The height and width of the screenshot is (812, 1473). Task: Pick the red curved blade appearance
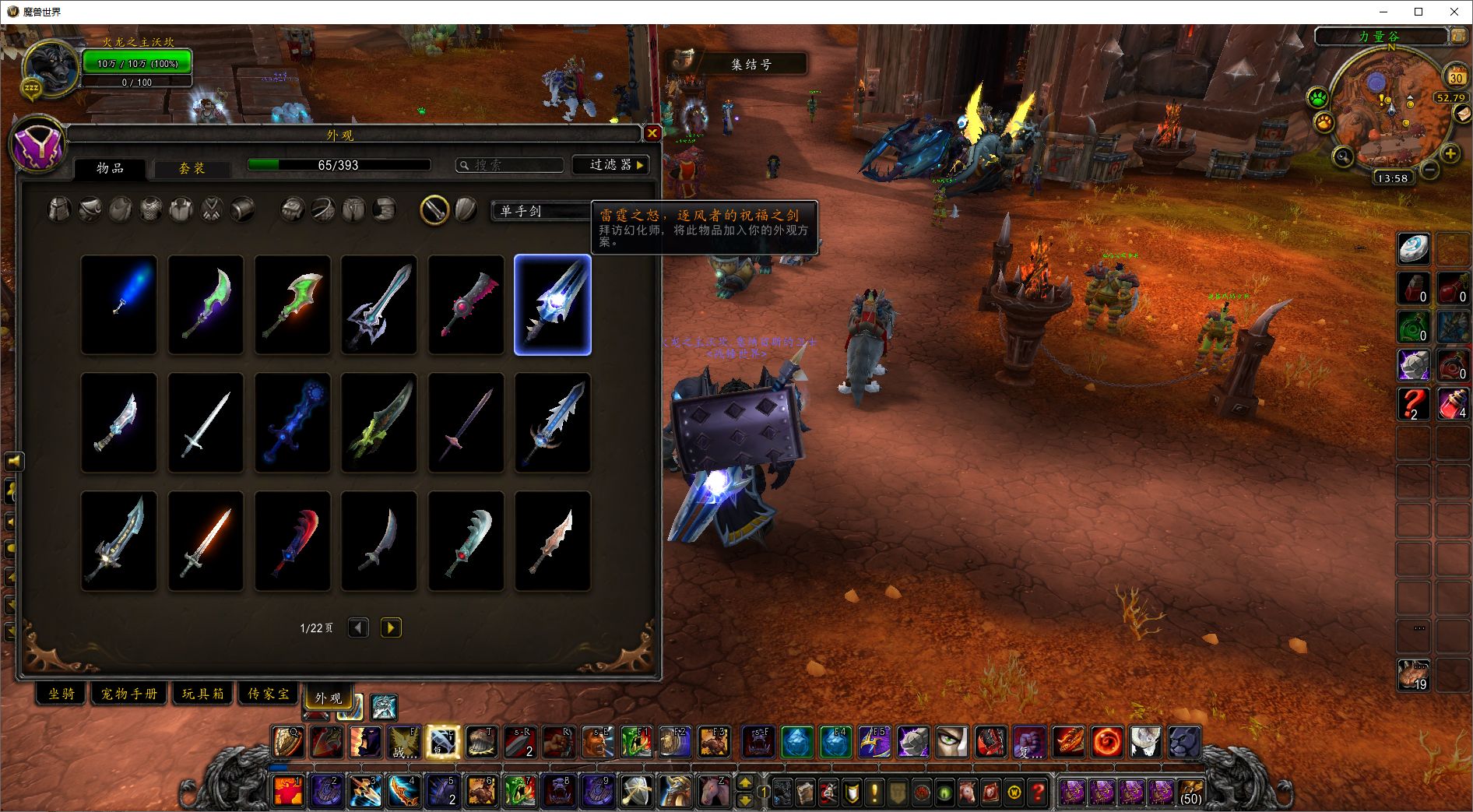(293, 541)
